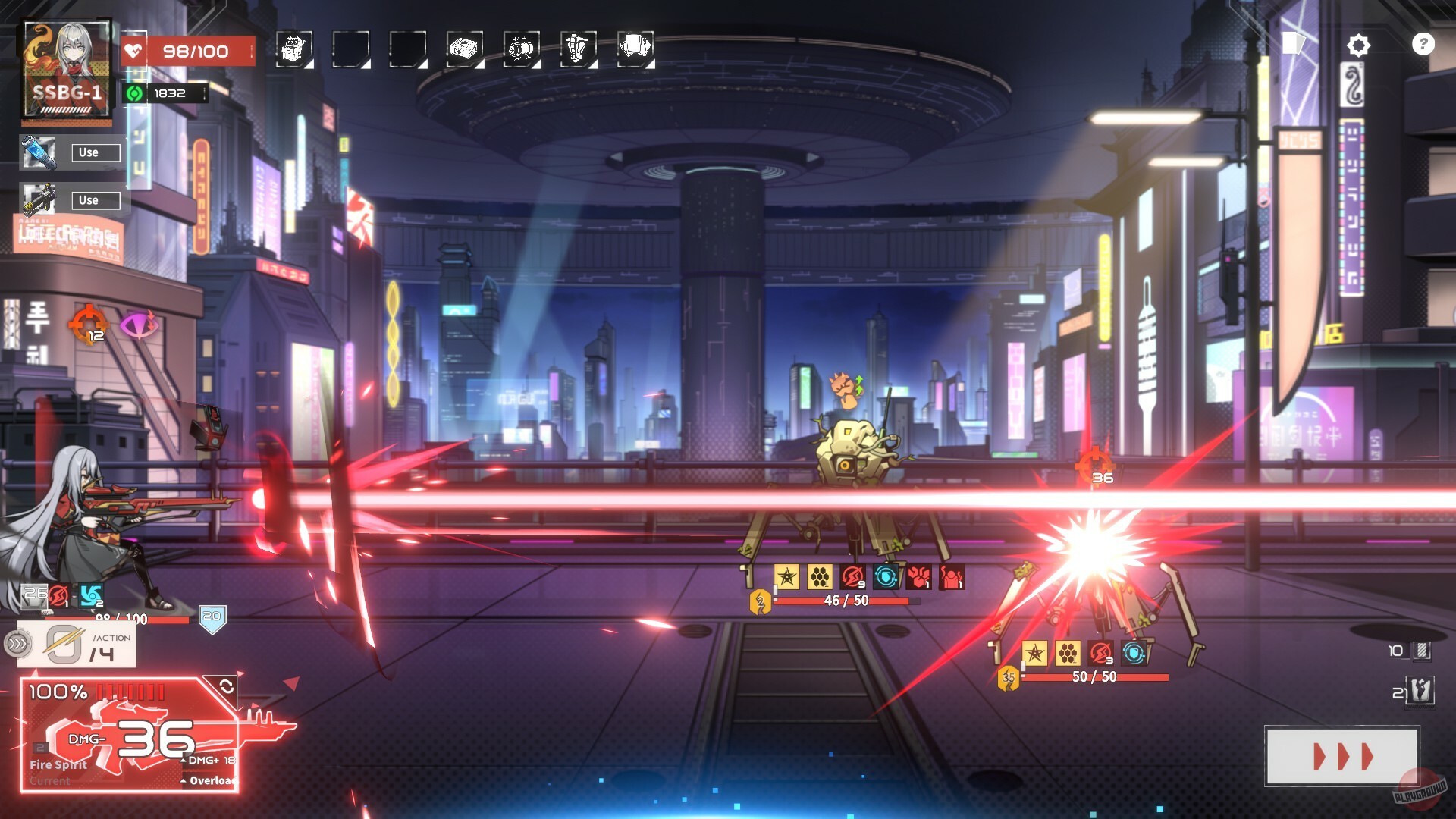Click the round speed-up arrows button
Image resolution: width=1456 pixels, height=819 pixels.
17,645
